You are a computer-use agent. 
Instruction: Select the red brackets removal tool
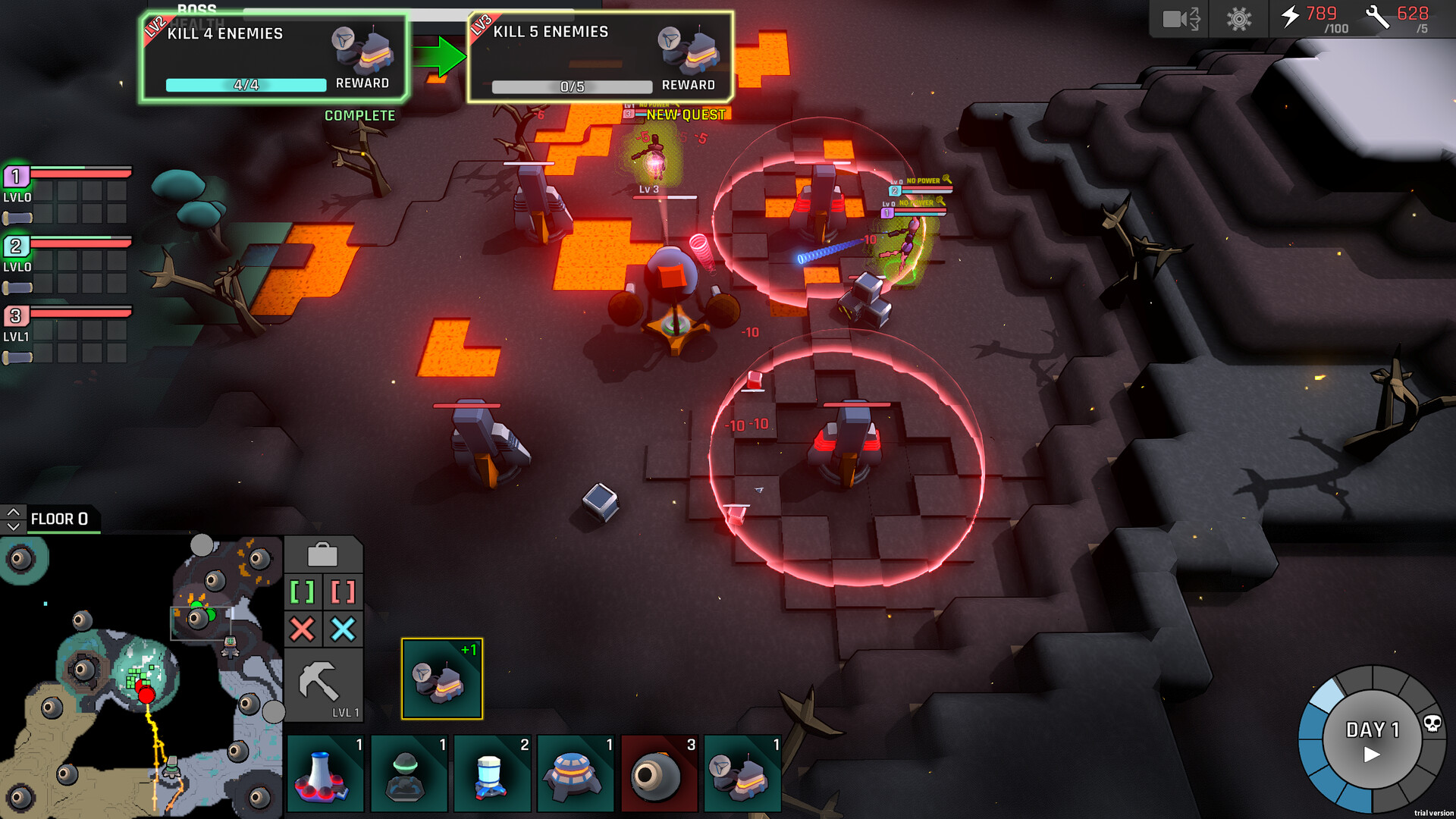tap(346, 591)
